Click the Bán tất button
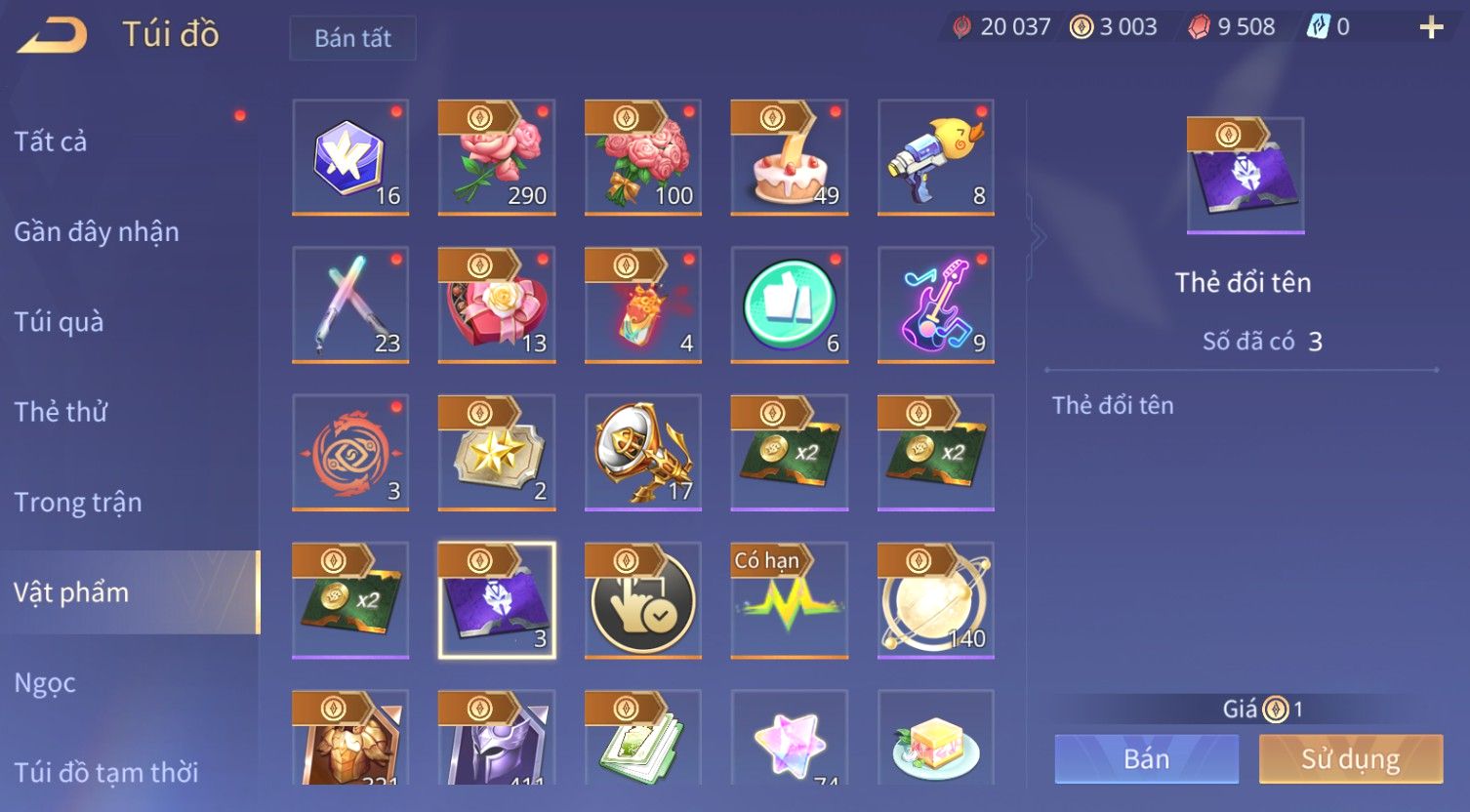This screenshot has width=1470, height=812. pyautogui.click(x=352, y=38)
